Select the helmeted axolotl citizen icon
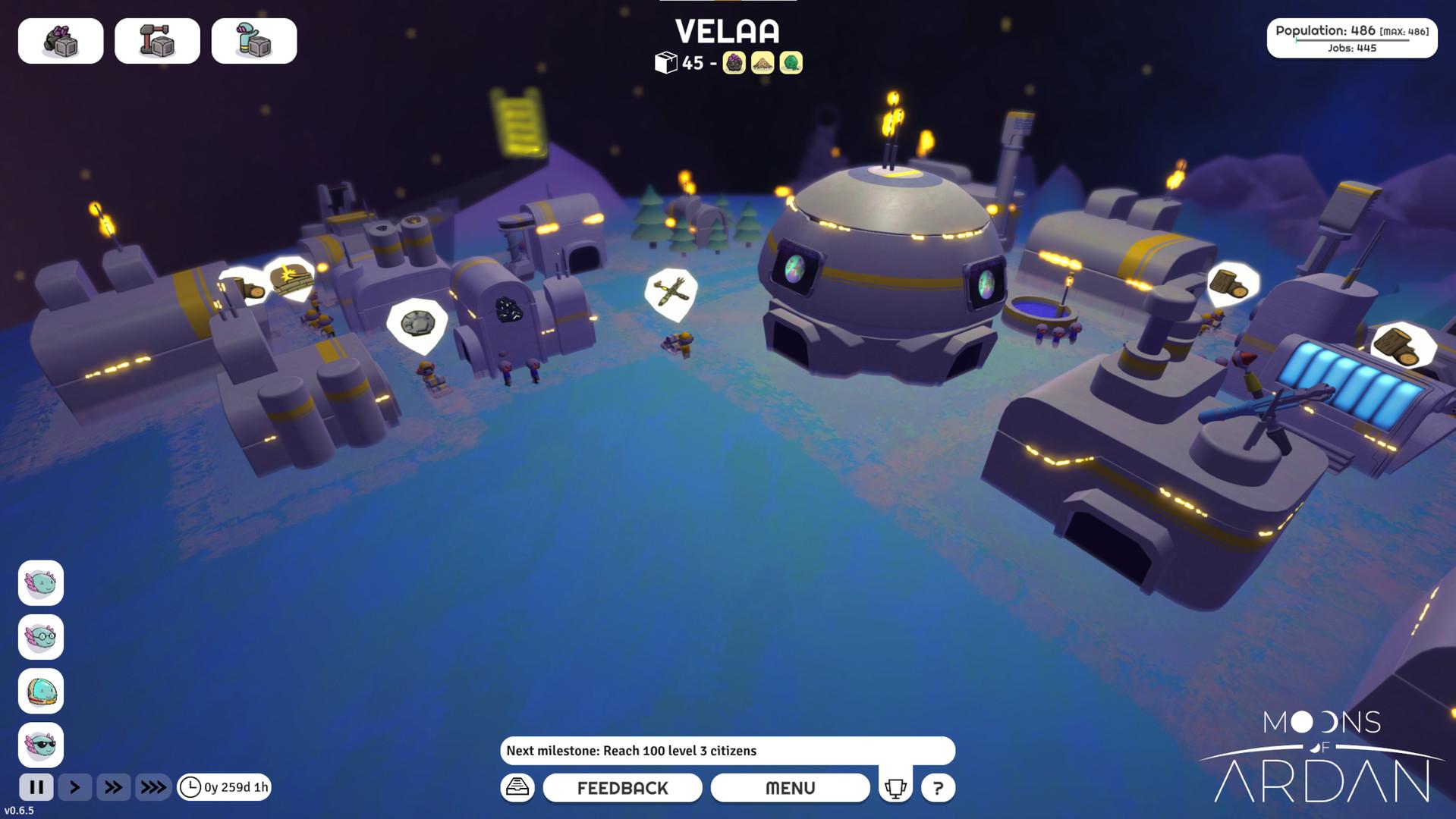This screenshot has height=819, width=1456. 41,691
